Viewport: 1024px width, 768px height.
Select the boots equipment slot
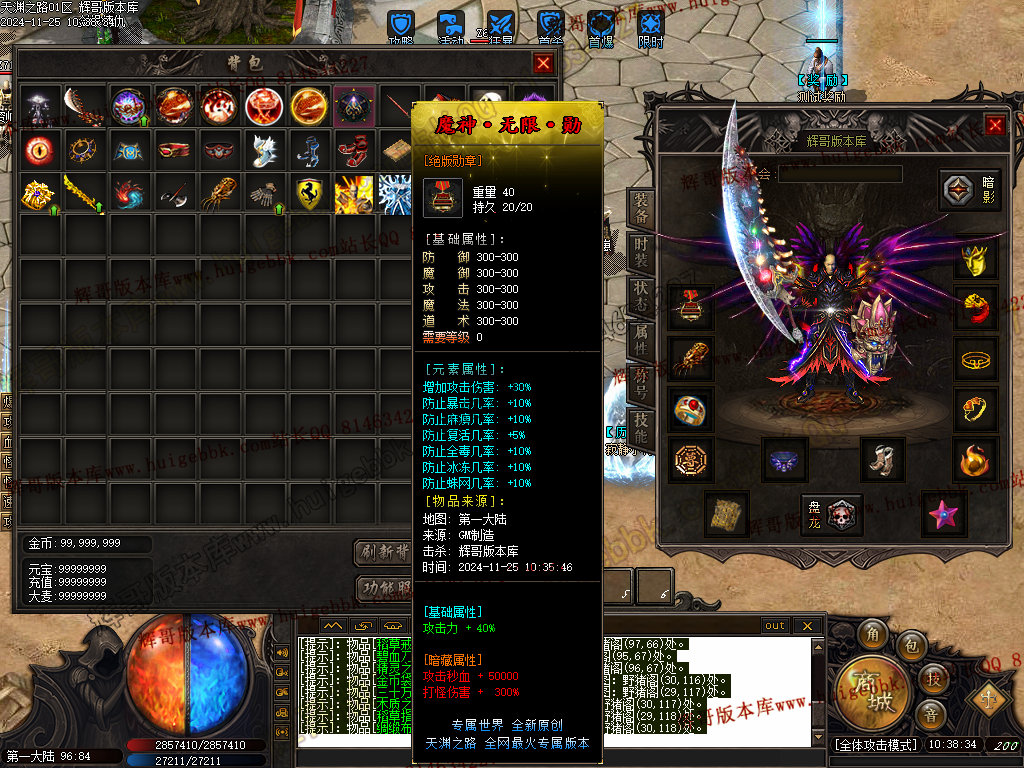click(x=882, y=458)
